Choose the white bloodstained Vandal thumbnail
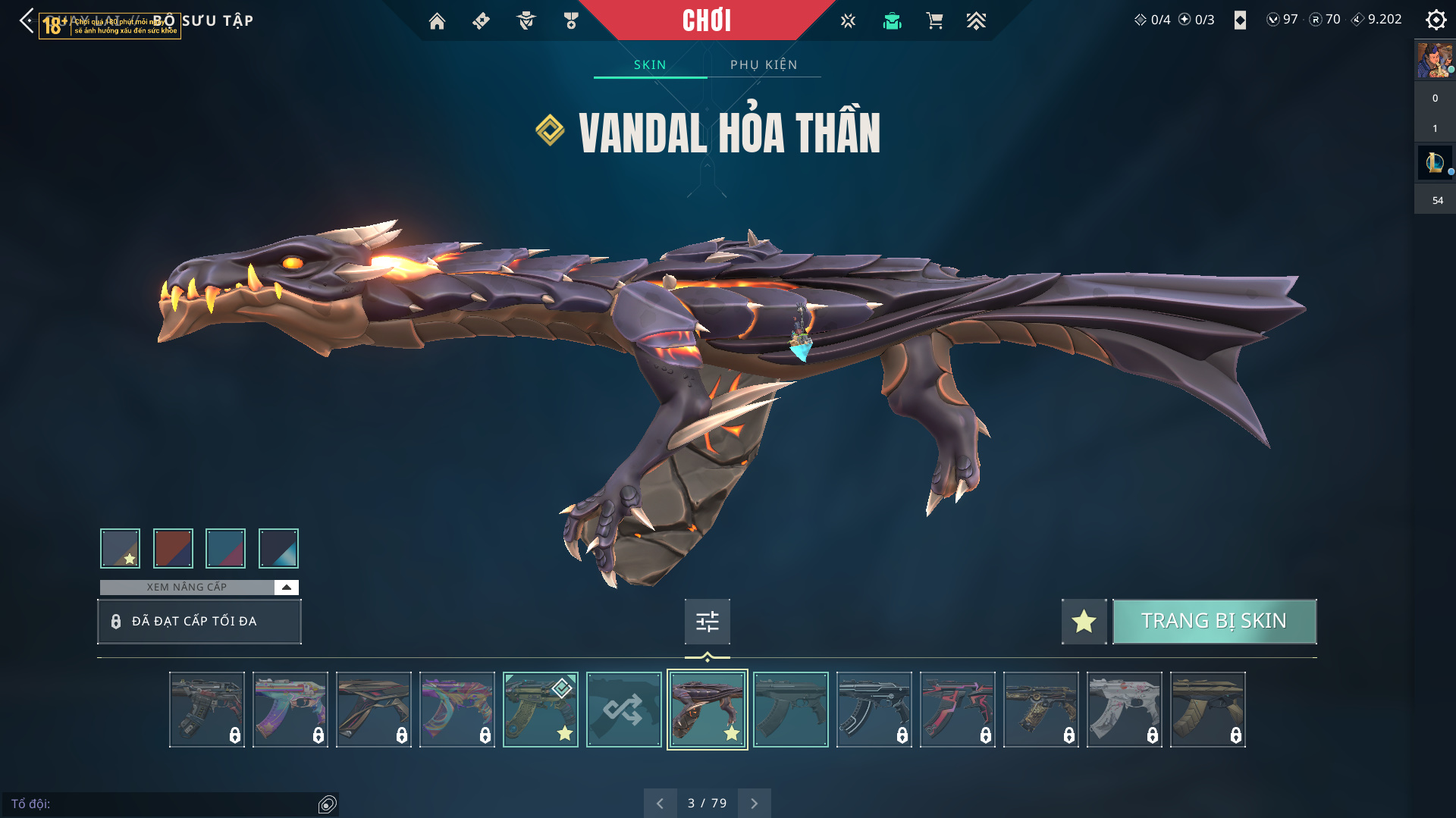 pos(1124,710)
